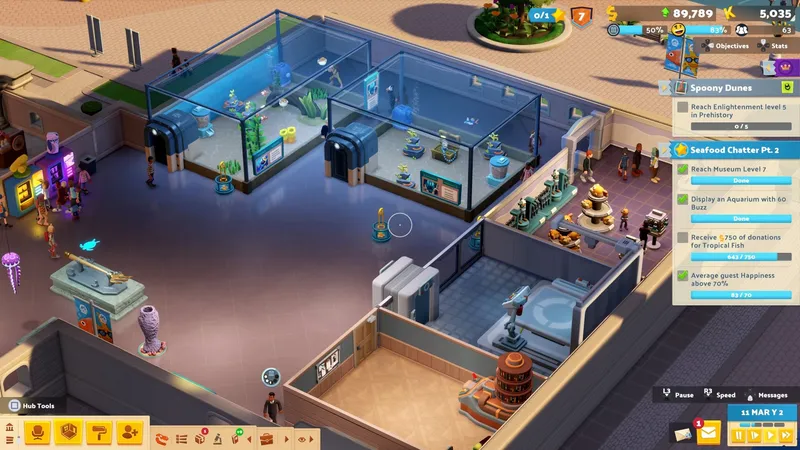Open the purple crown icon tab

[x=783, y=67]
